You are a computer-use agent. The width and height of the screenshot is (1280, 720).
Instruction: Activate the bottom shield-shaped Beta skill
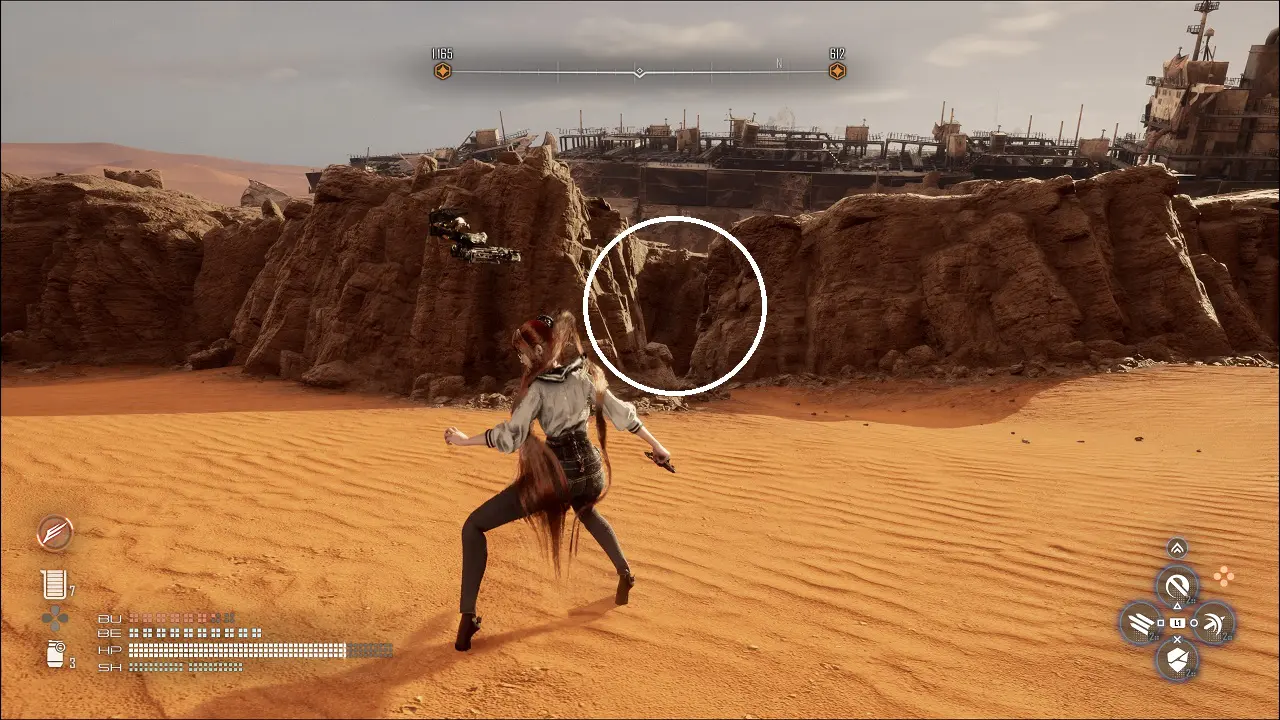click(x=1177, y=660)
